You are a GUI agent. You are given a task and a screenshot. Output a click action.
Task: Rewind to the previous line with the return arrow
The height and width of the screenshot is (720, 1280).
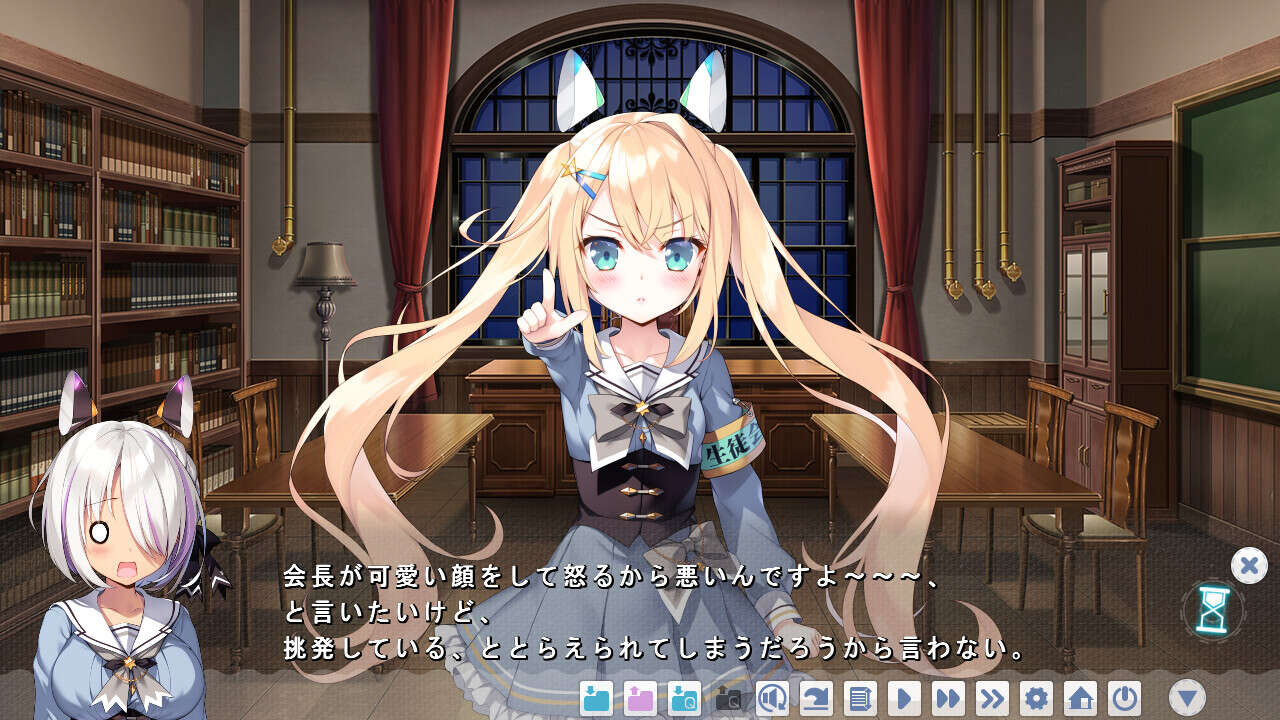(x=818, y=700)
